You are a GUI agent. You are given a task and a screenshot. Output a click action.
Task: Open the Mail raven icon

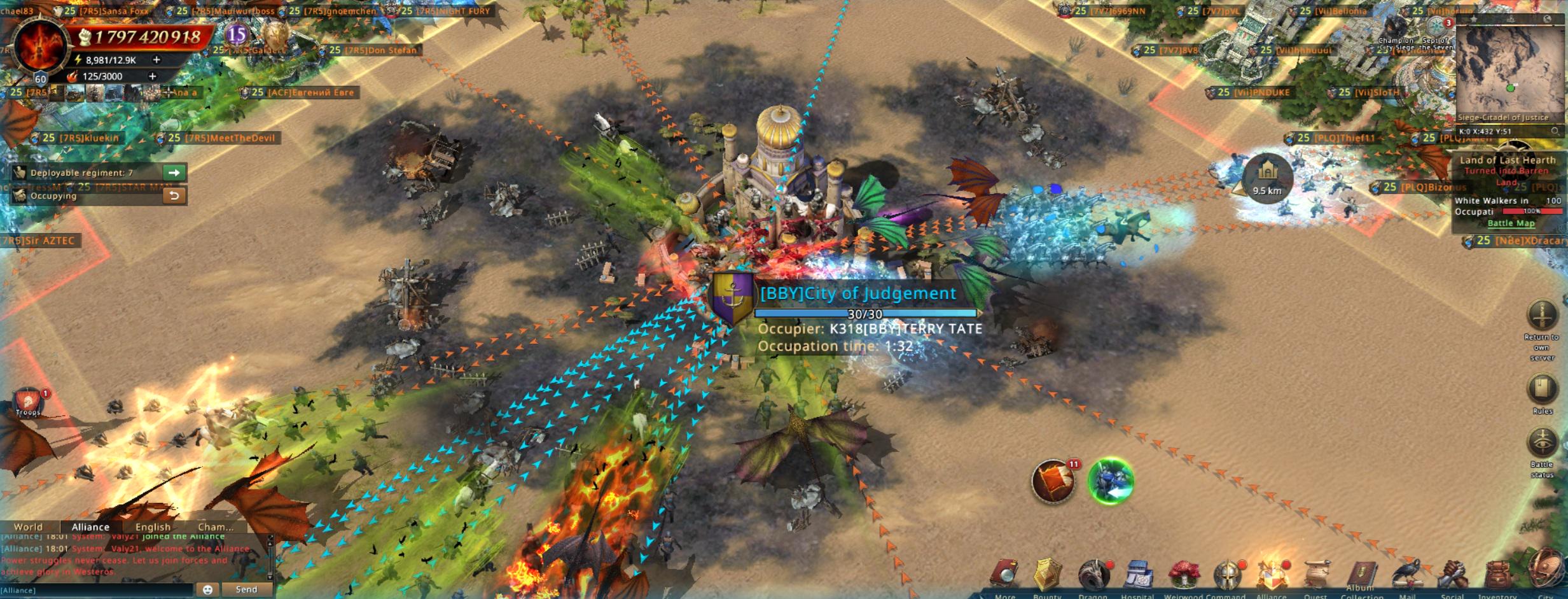point(1407,575)
